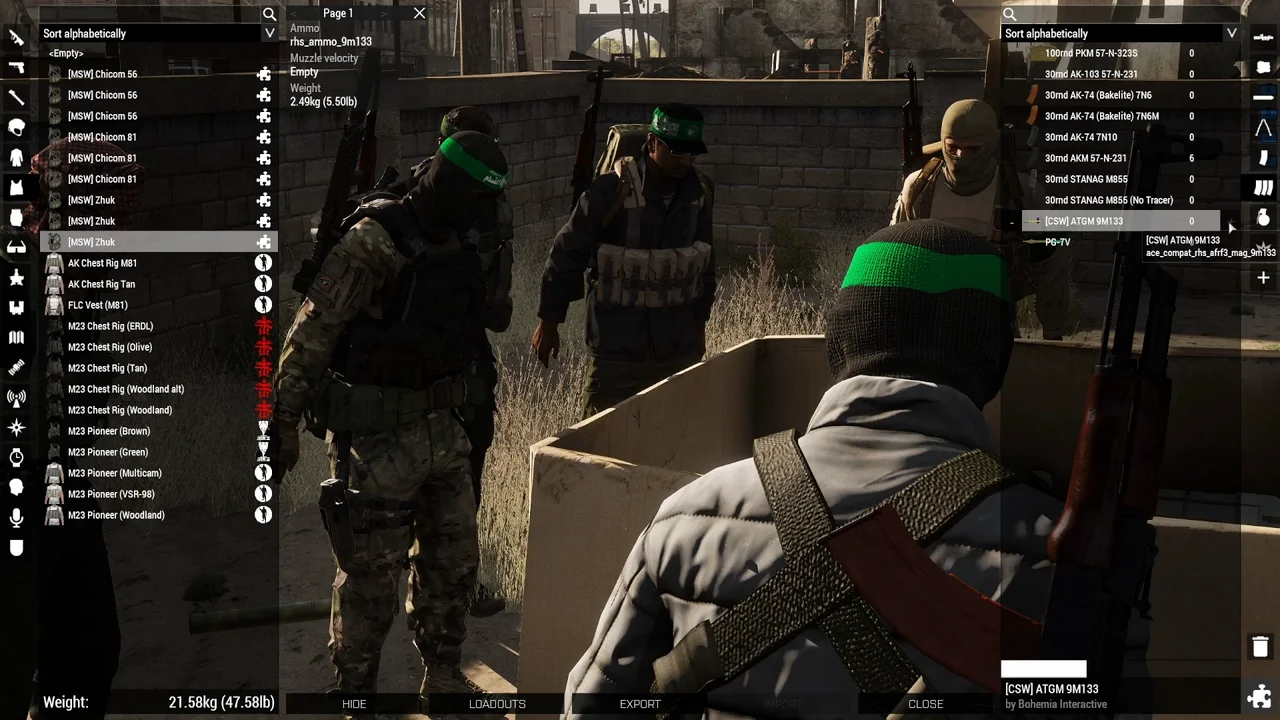This screenshot has height=720, width=1280.
Task: Choose the FLC Vest (M81)
Action: (97, 305)
